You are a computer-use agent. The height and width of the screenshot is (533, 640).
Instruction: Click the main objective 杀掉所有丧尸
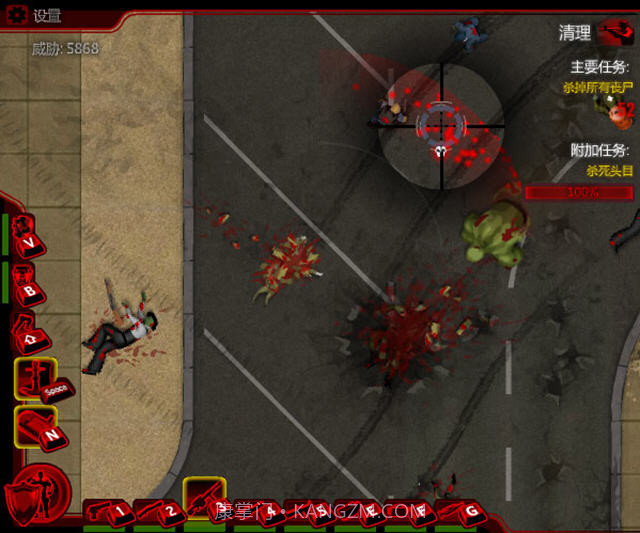point(598,88)
